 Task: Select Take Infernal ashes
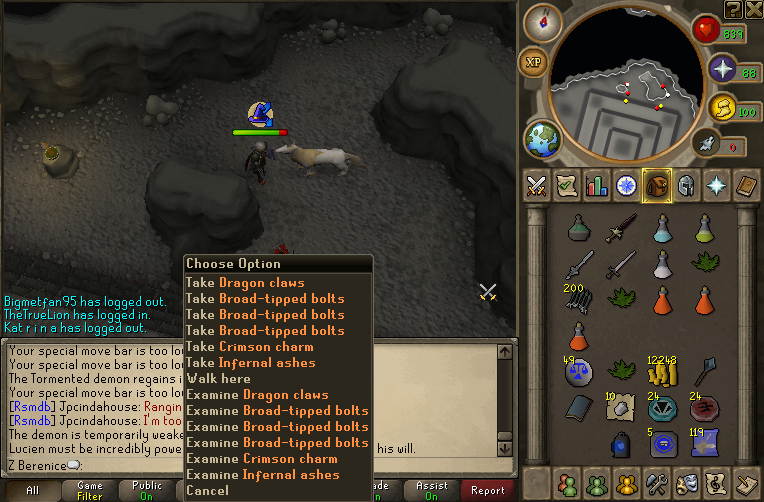pyautogui.click(x=250, y=363)
